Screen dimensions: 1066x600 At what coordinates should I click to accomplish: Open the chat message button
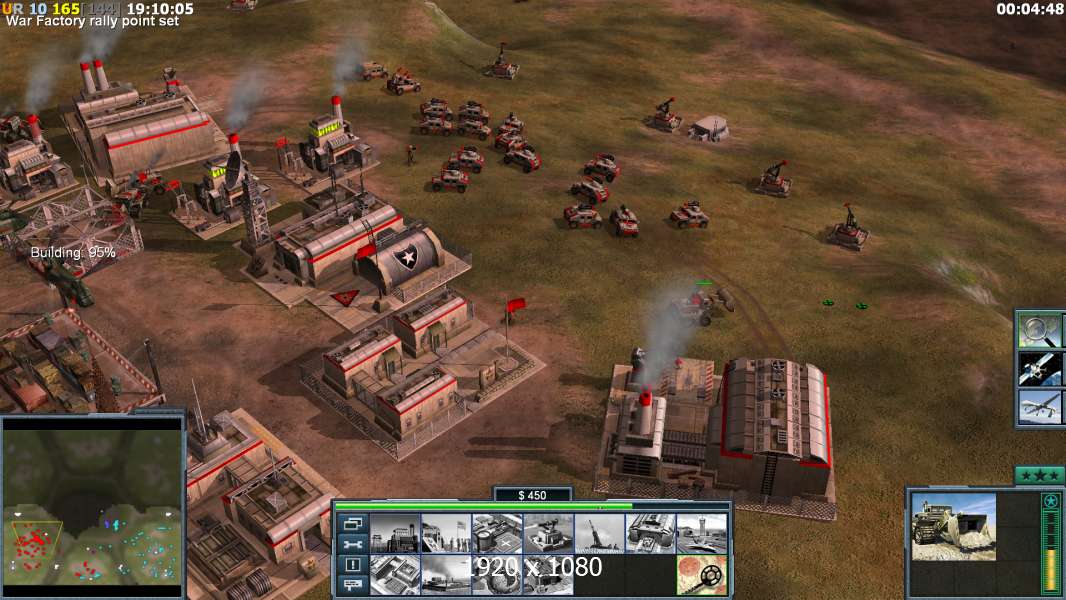pyautogui.click(x=351, y=585)
